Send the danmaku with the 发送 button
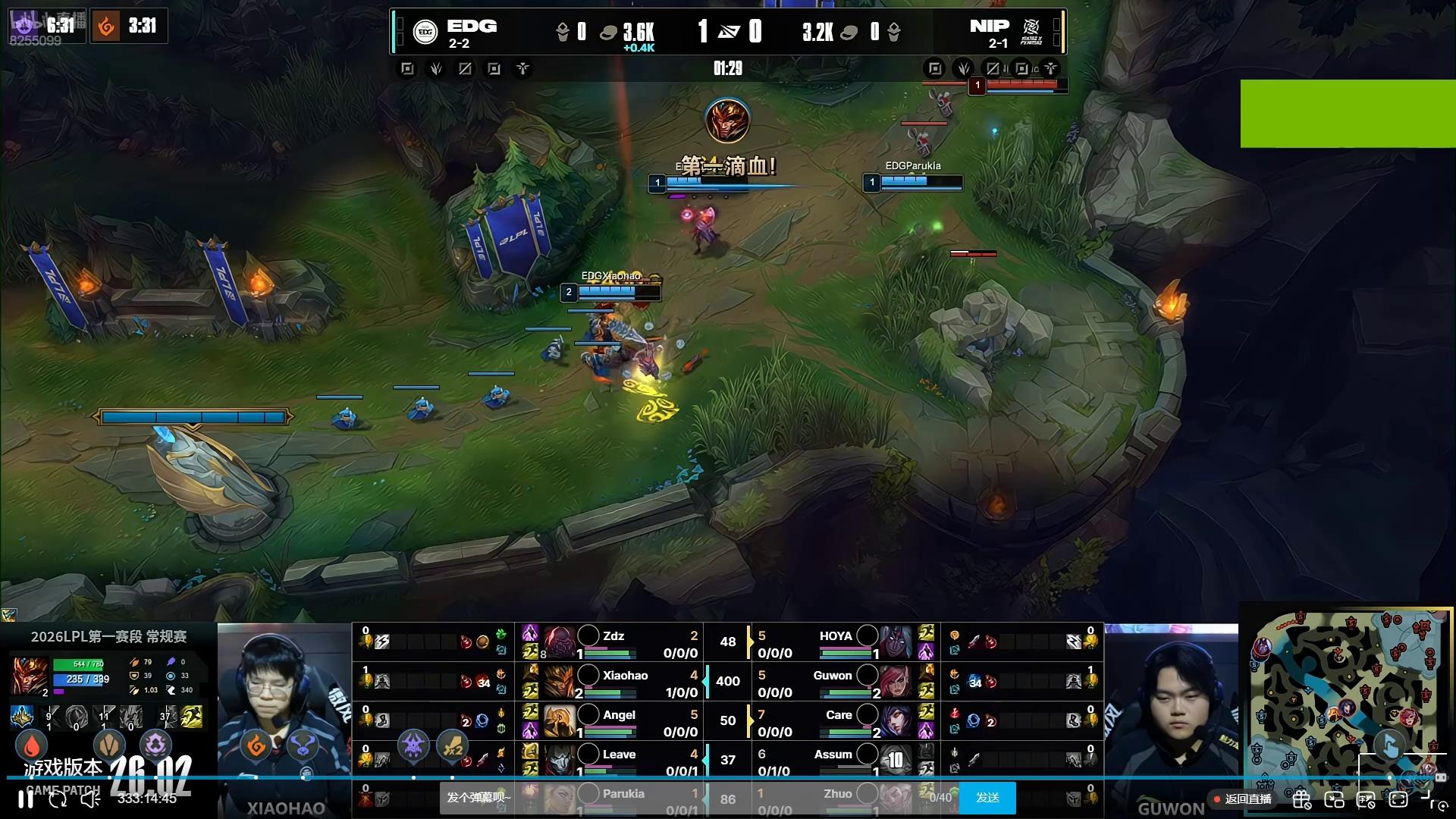This screenshot has height=819, width=1456. 987,798
